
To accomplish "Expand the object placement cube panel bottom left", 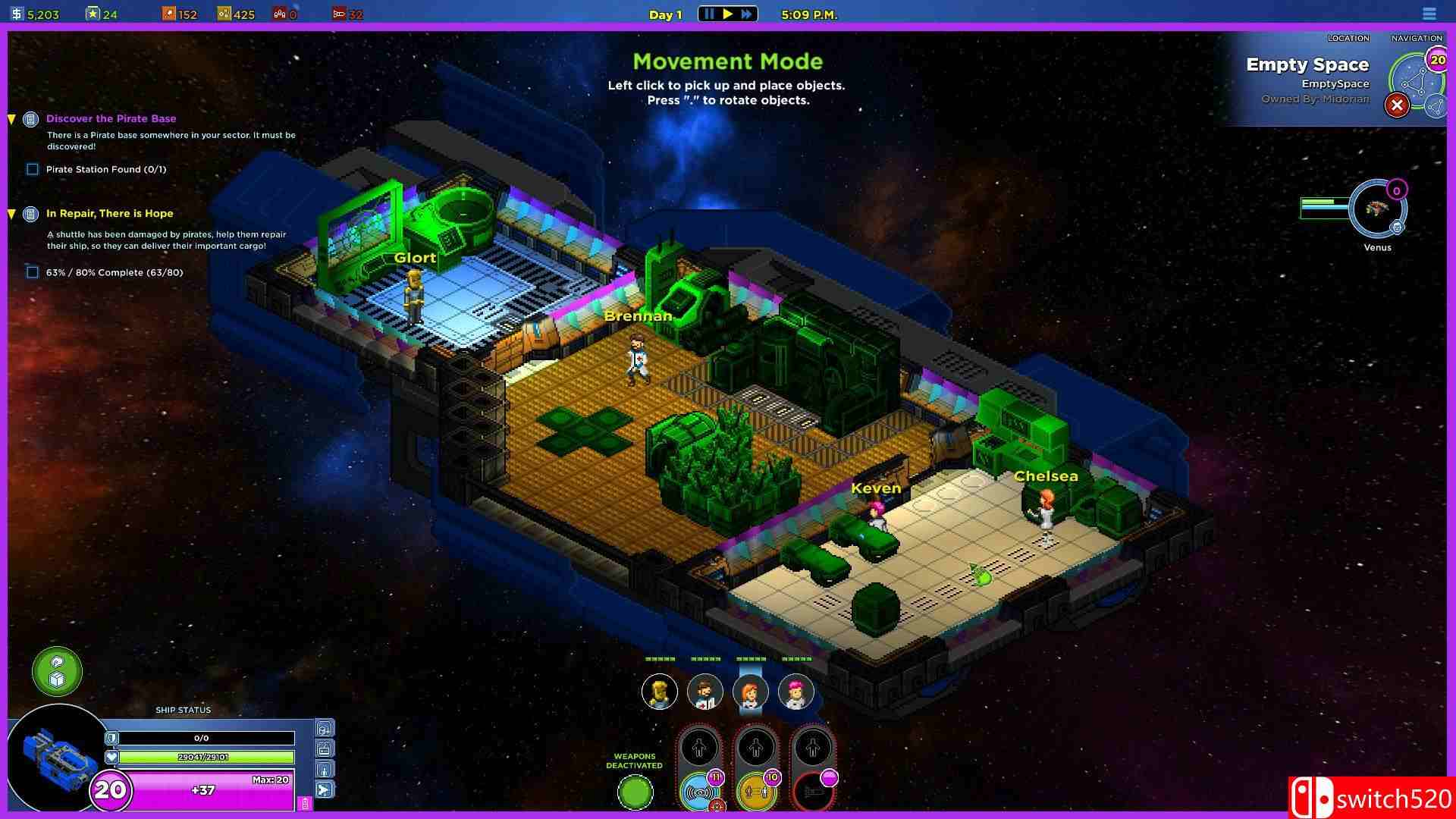I will (x=55, y=671).
